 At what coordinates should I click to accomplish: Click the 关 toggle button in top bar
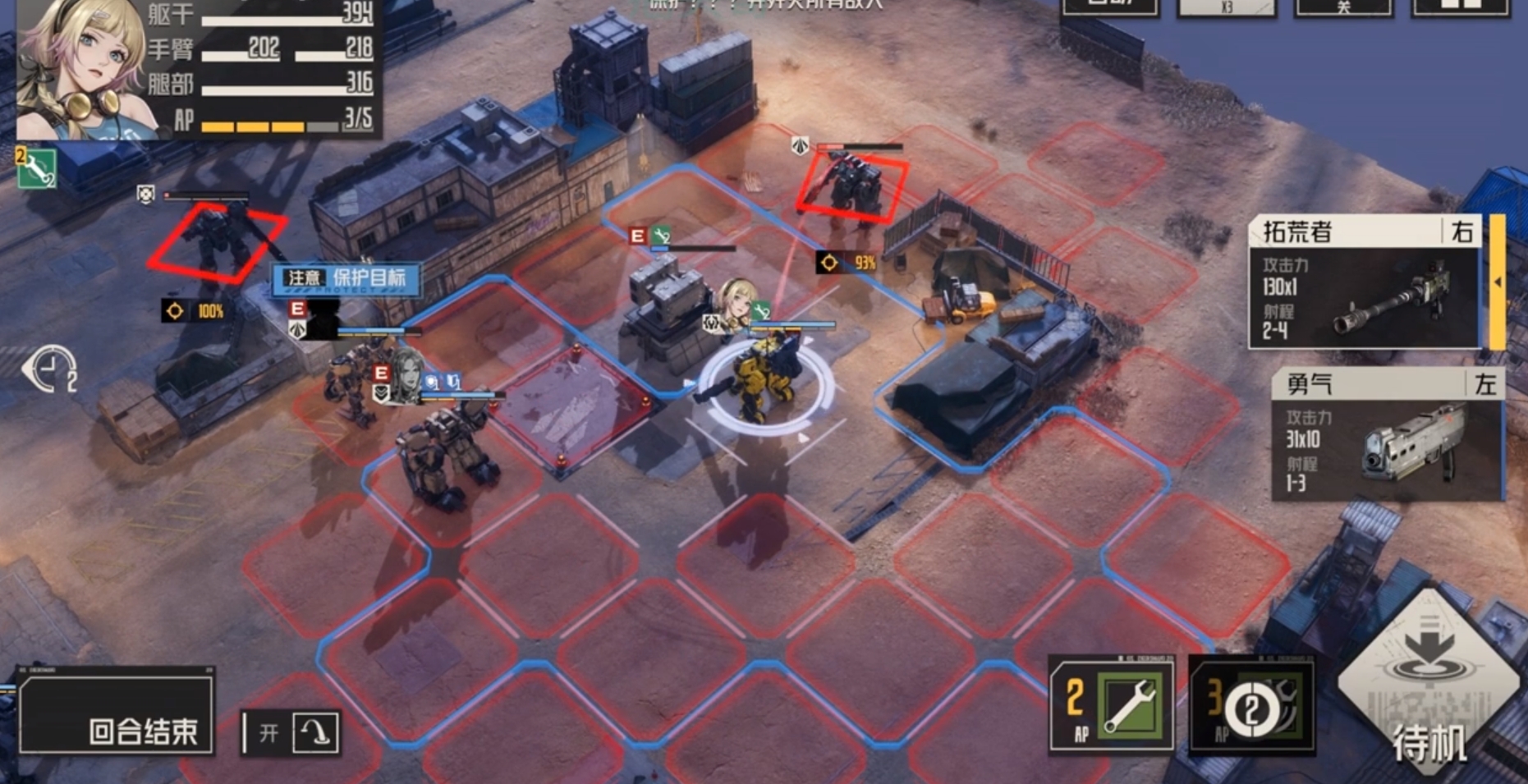[1343, 7]
